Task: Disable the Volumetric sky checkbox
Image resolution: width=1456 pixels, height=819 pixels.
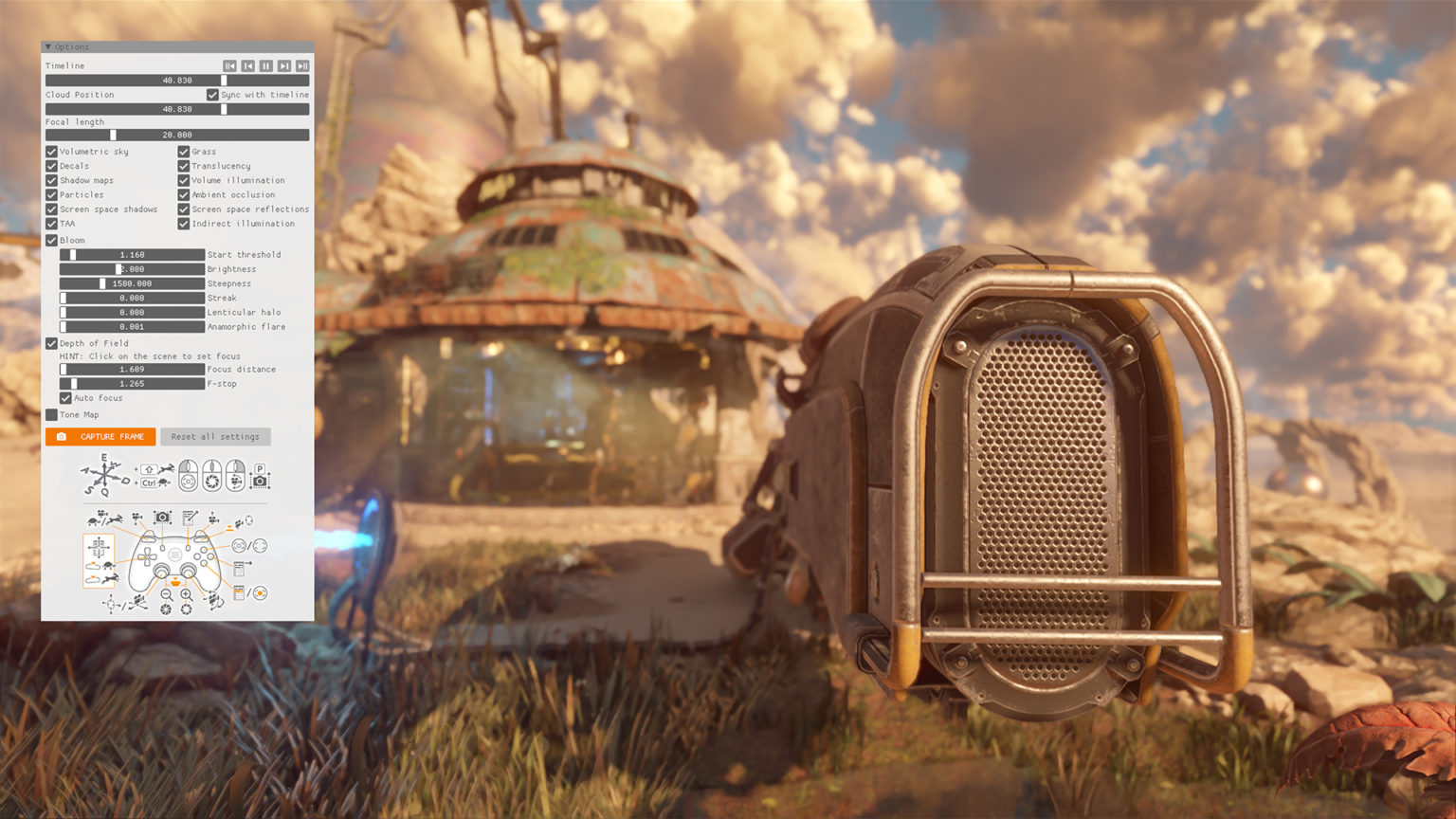Action: coord(52,151)
